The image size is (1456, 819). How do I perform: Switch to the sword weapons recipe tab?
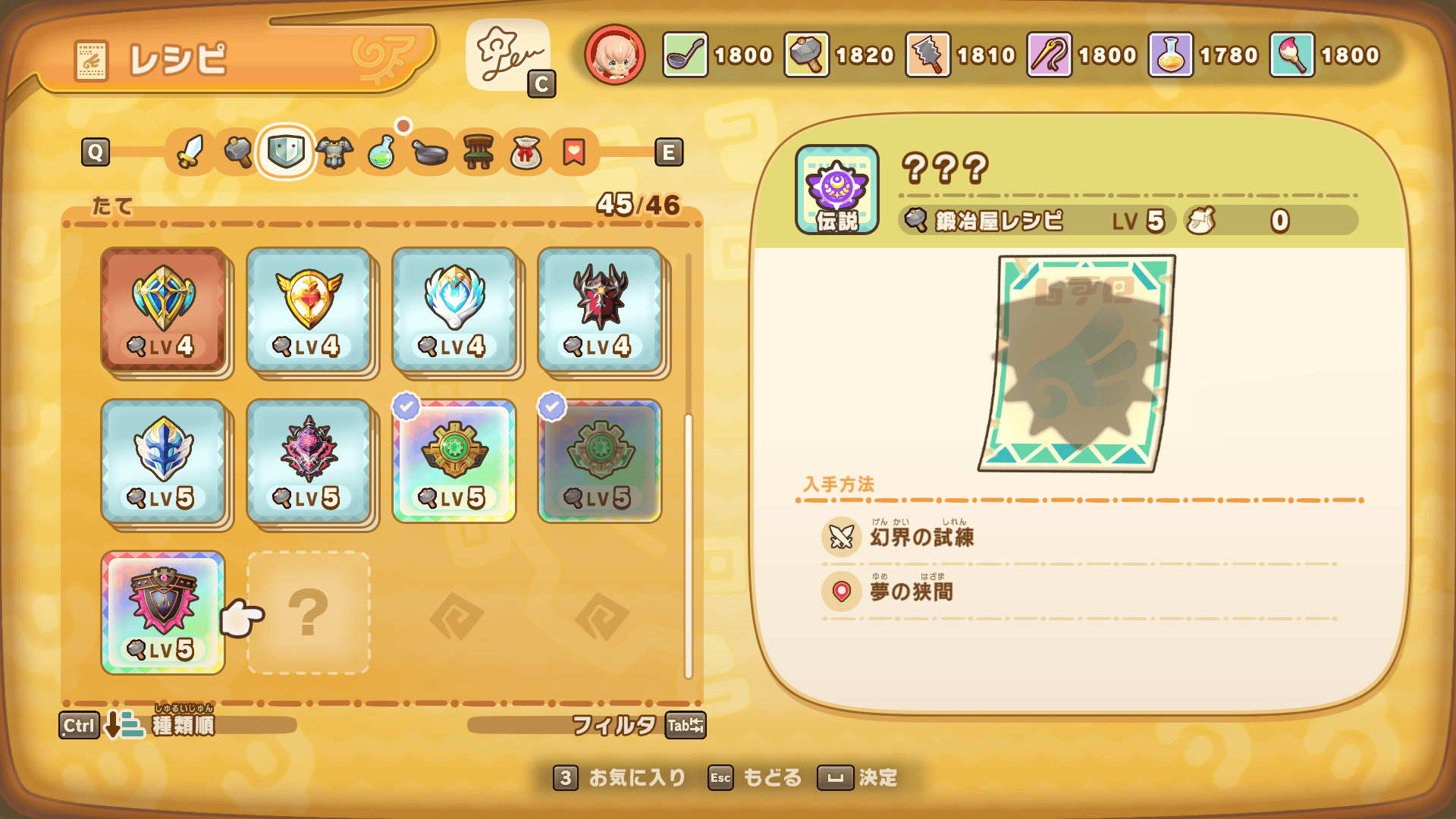pyautogui.click(x=190, y=152)
